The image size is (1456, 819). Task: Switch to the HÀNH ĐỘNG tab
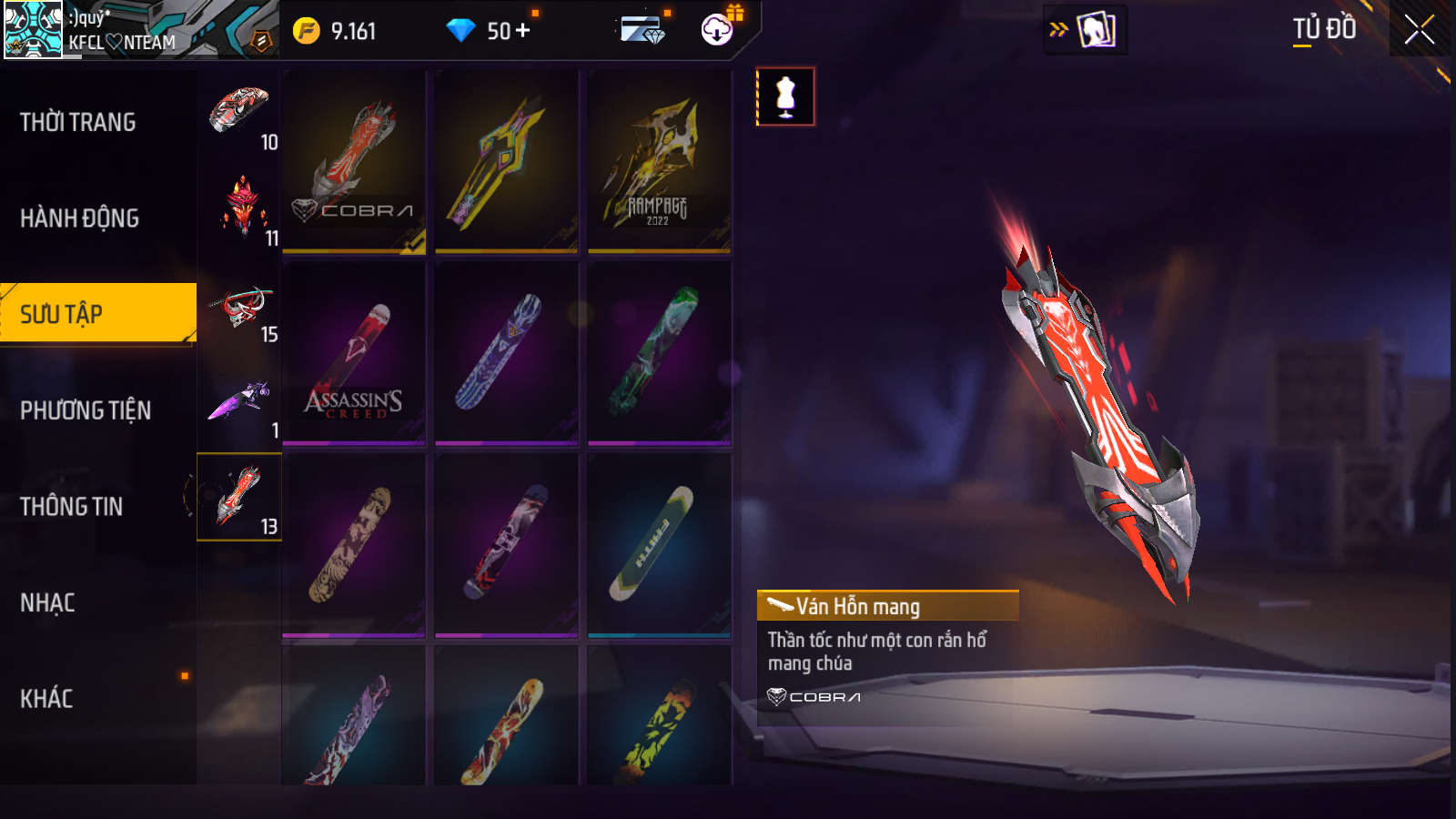(80, 218)
